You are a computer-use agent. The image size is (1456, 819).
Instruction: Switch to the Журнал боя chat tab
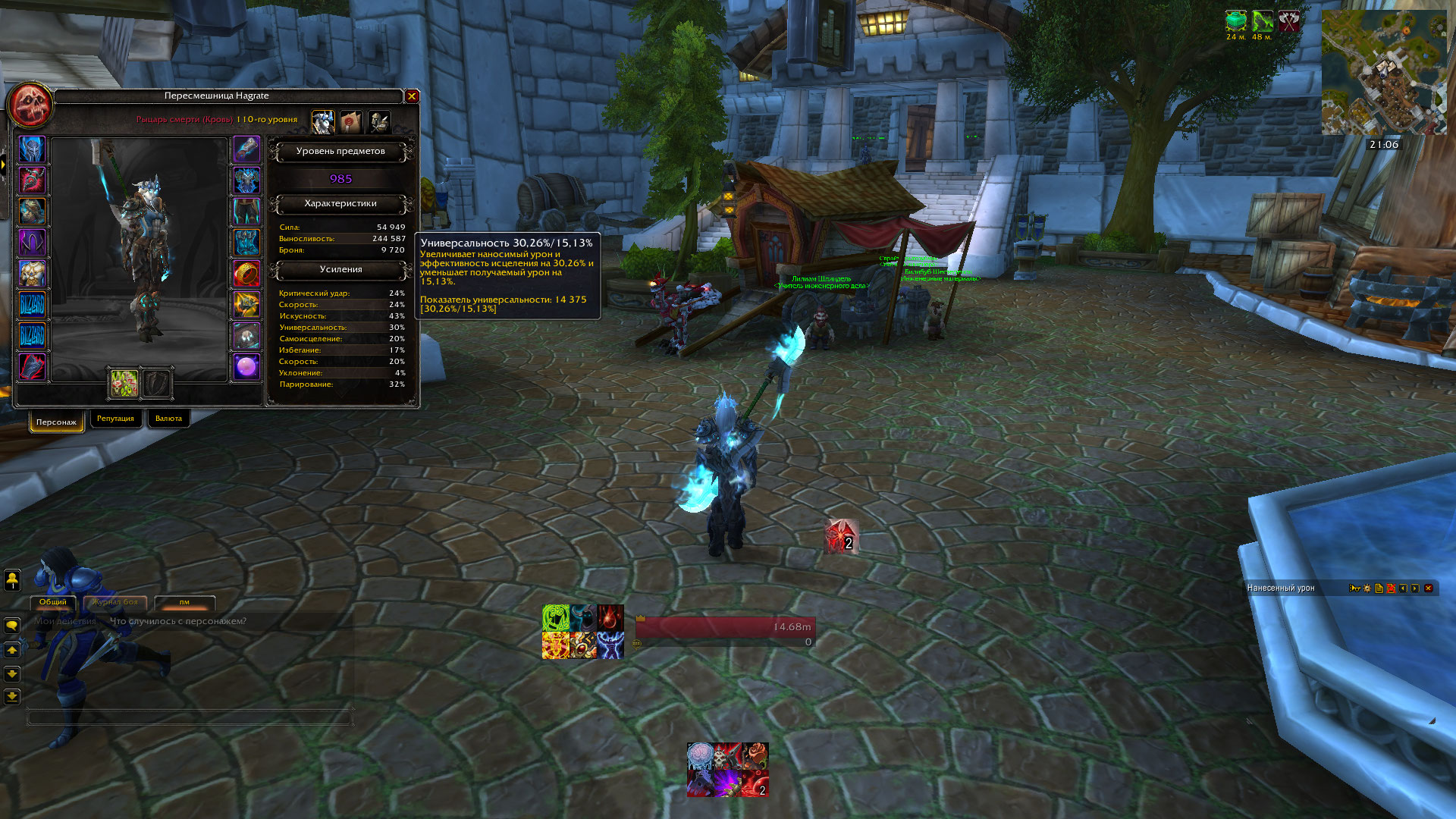click(115, 602)
